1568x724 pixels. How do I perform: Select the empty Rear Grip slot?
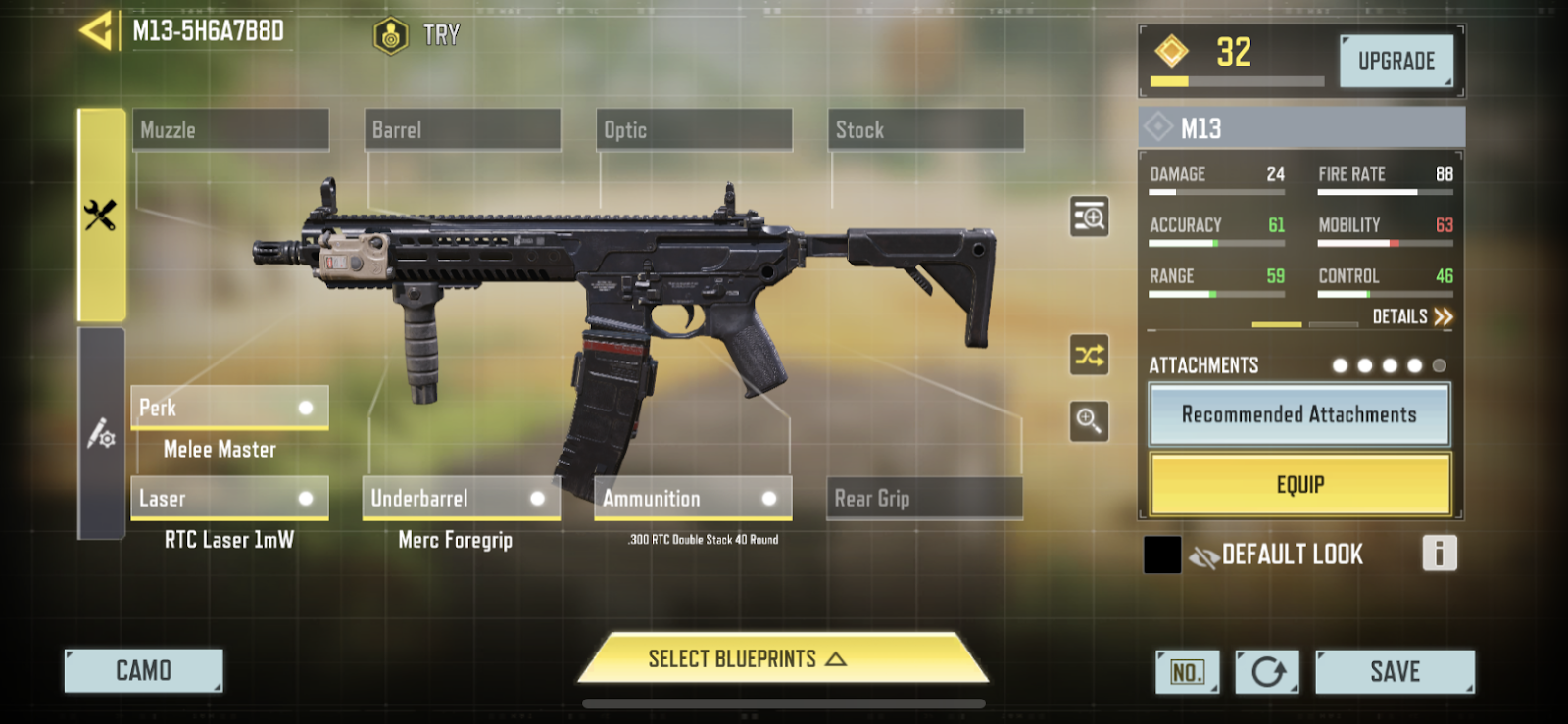click(924, 499)
